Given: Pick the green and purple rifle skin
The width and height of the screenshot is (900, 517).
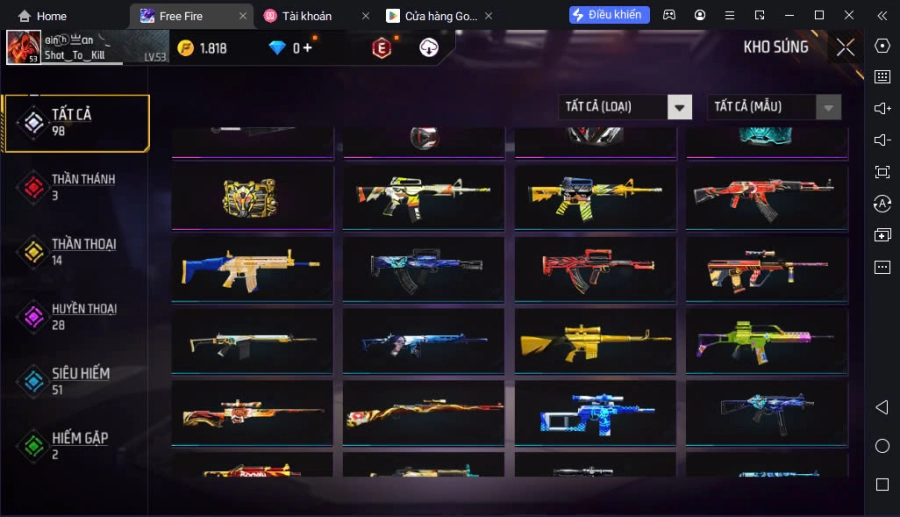Looking at the screenshot, I should click(x=766, y=340).
